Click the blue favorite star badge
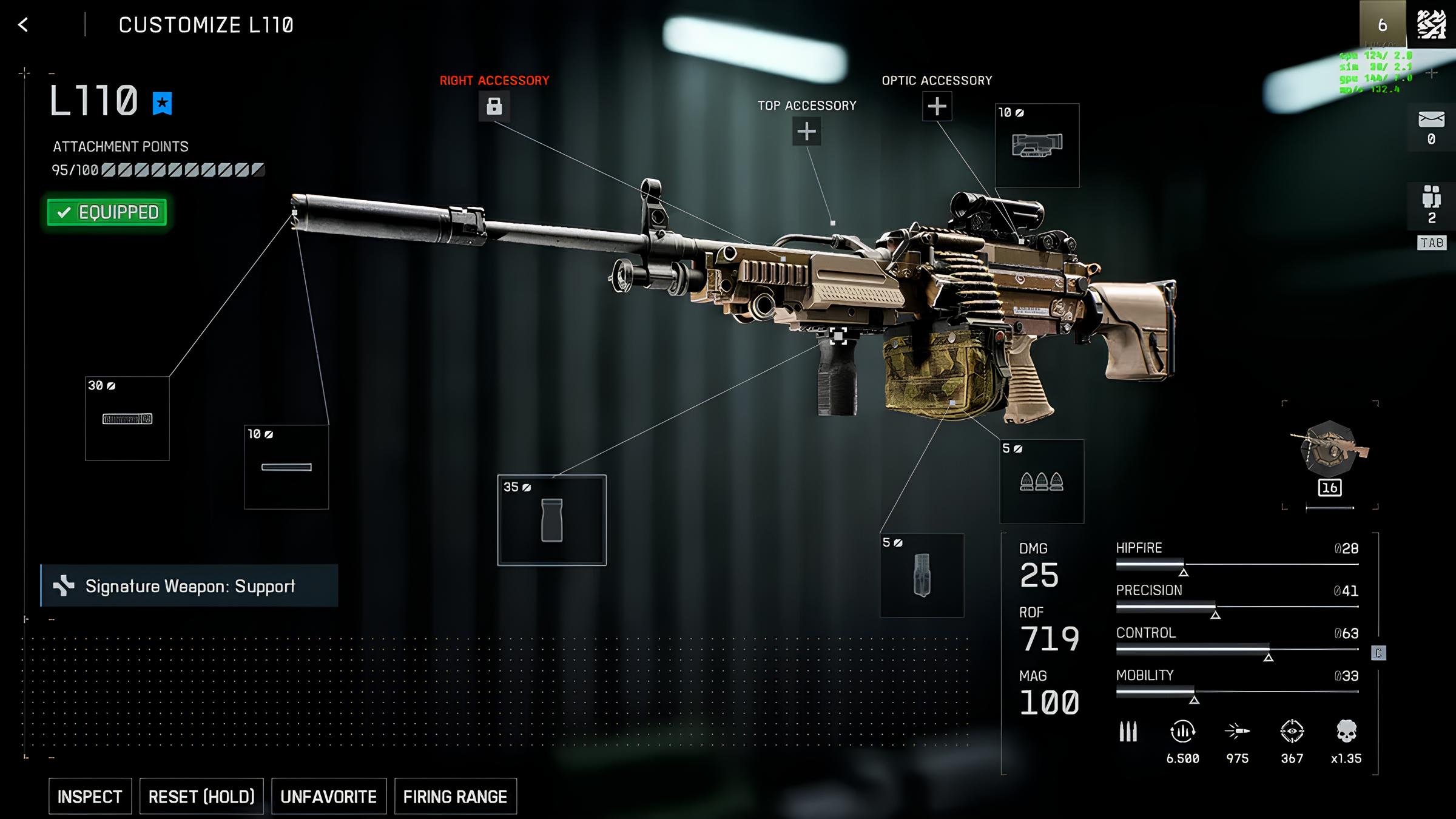This screenshot has width=1456, height=819. point(162,103)
